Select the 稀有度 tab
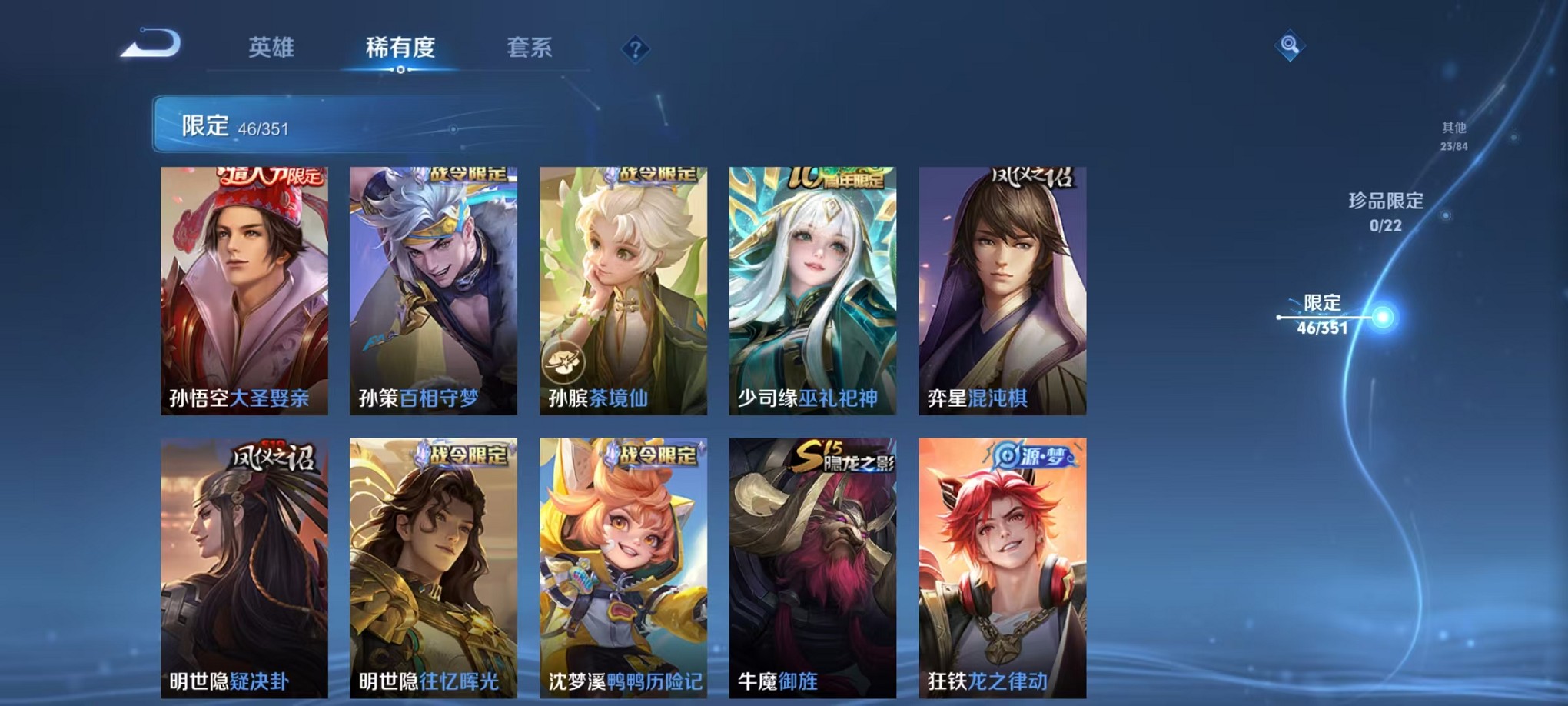This screenshot has width=1568, height=706. coord(399,48)
